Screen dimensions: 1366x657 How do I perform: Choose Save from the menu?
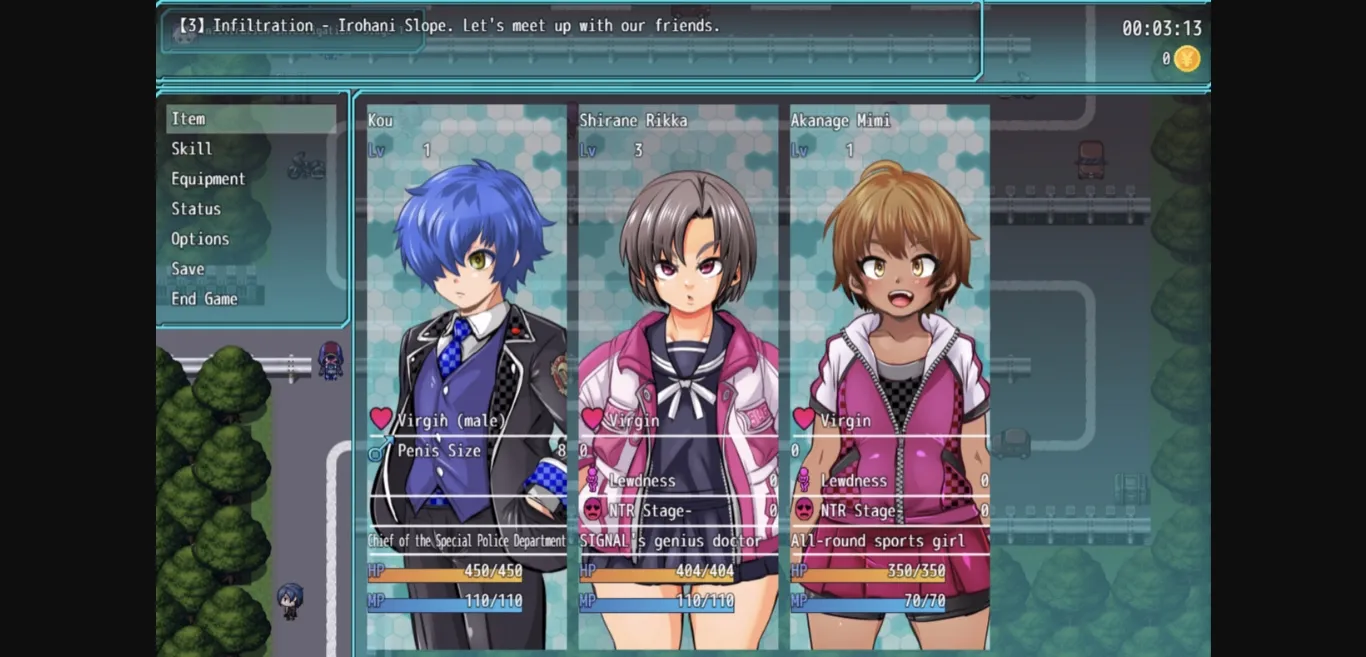[188, 269]
